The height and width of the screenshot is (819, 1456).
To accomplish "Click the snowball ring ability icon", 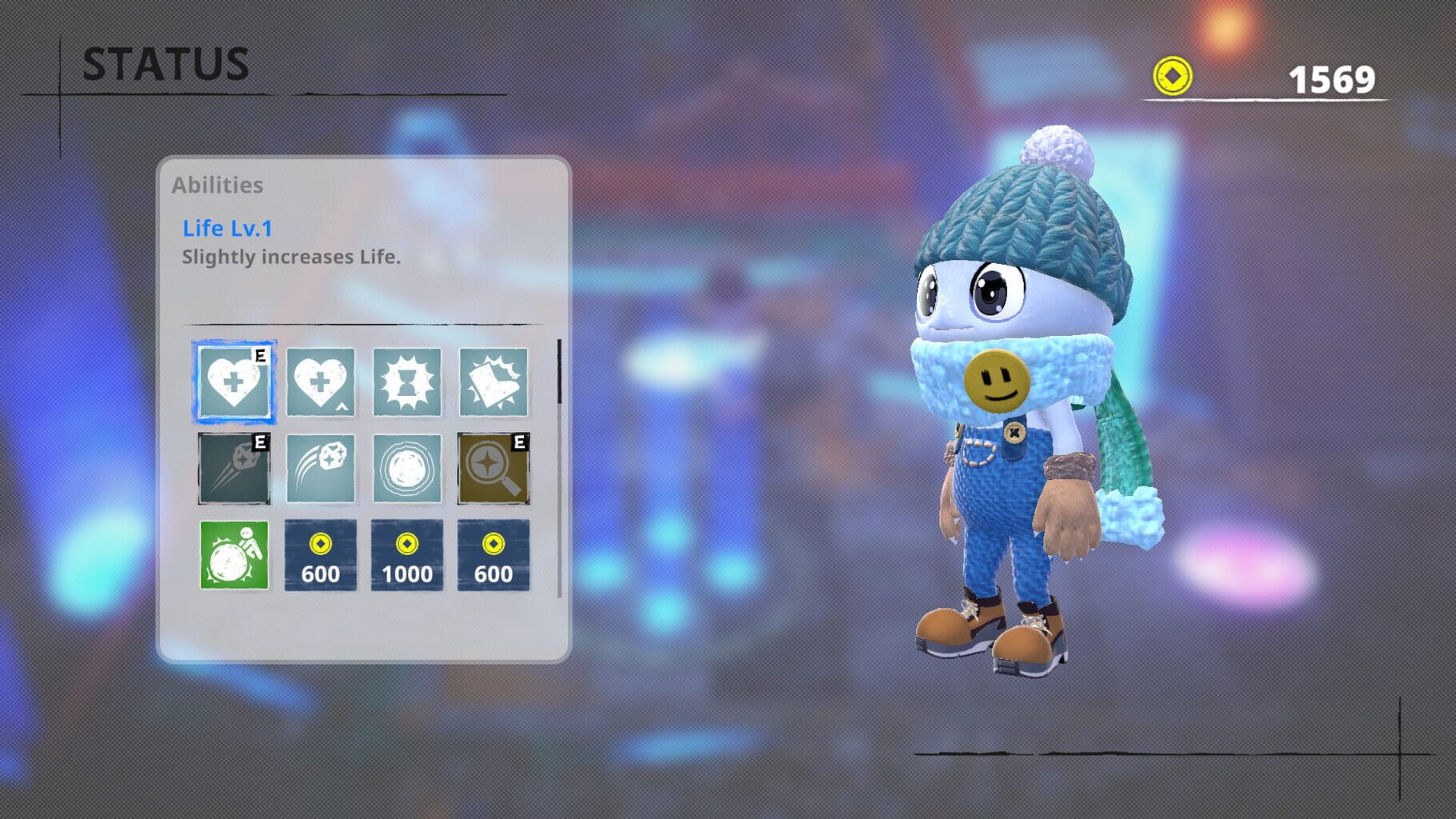I will [x=406, y=468].
